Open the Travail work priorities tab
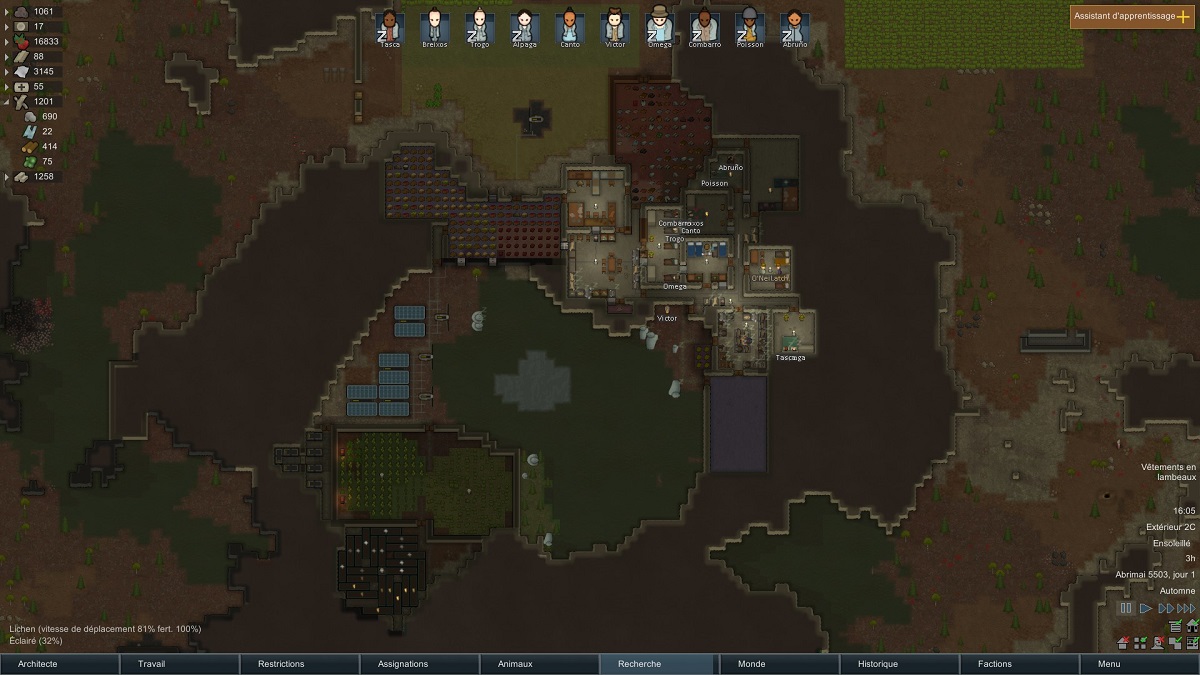Viewport: 1200px width, 675px height. [180, 664]
